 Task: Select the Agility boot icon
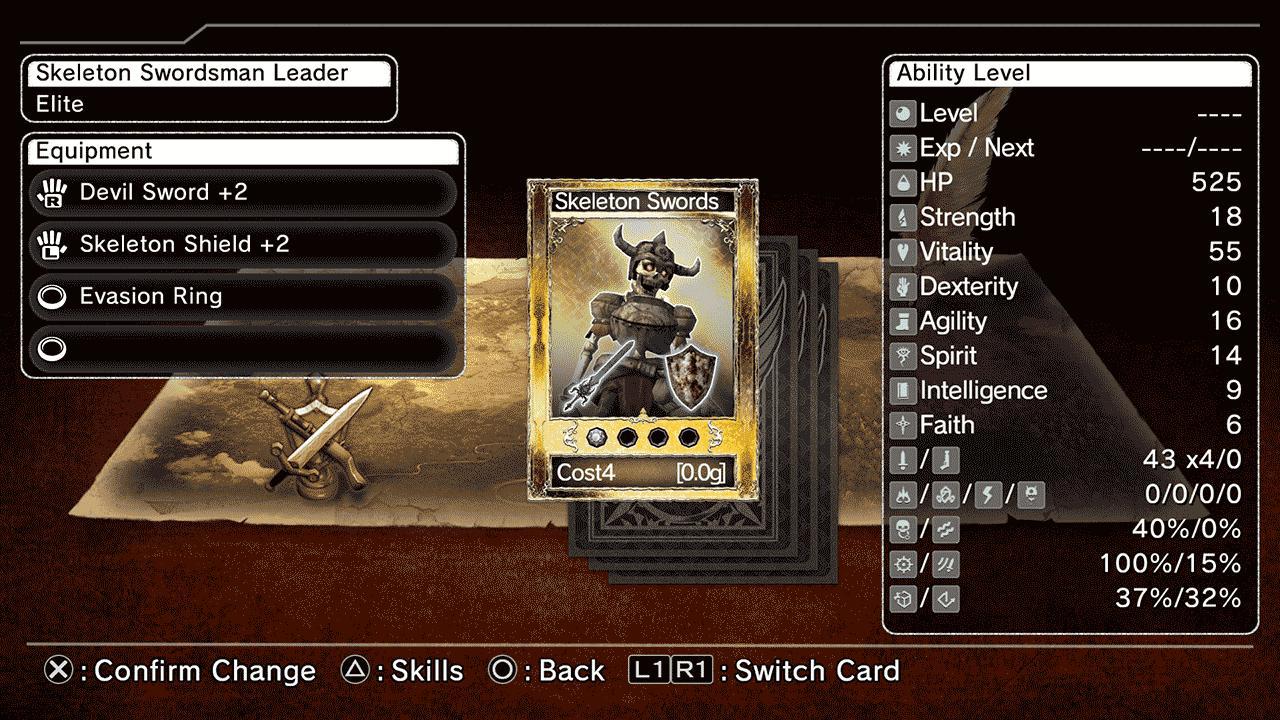(x=903, y=321)
